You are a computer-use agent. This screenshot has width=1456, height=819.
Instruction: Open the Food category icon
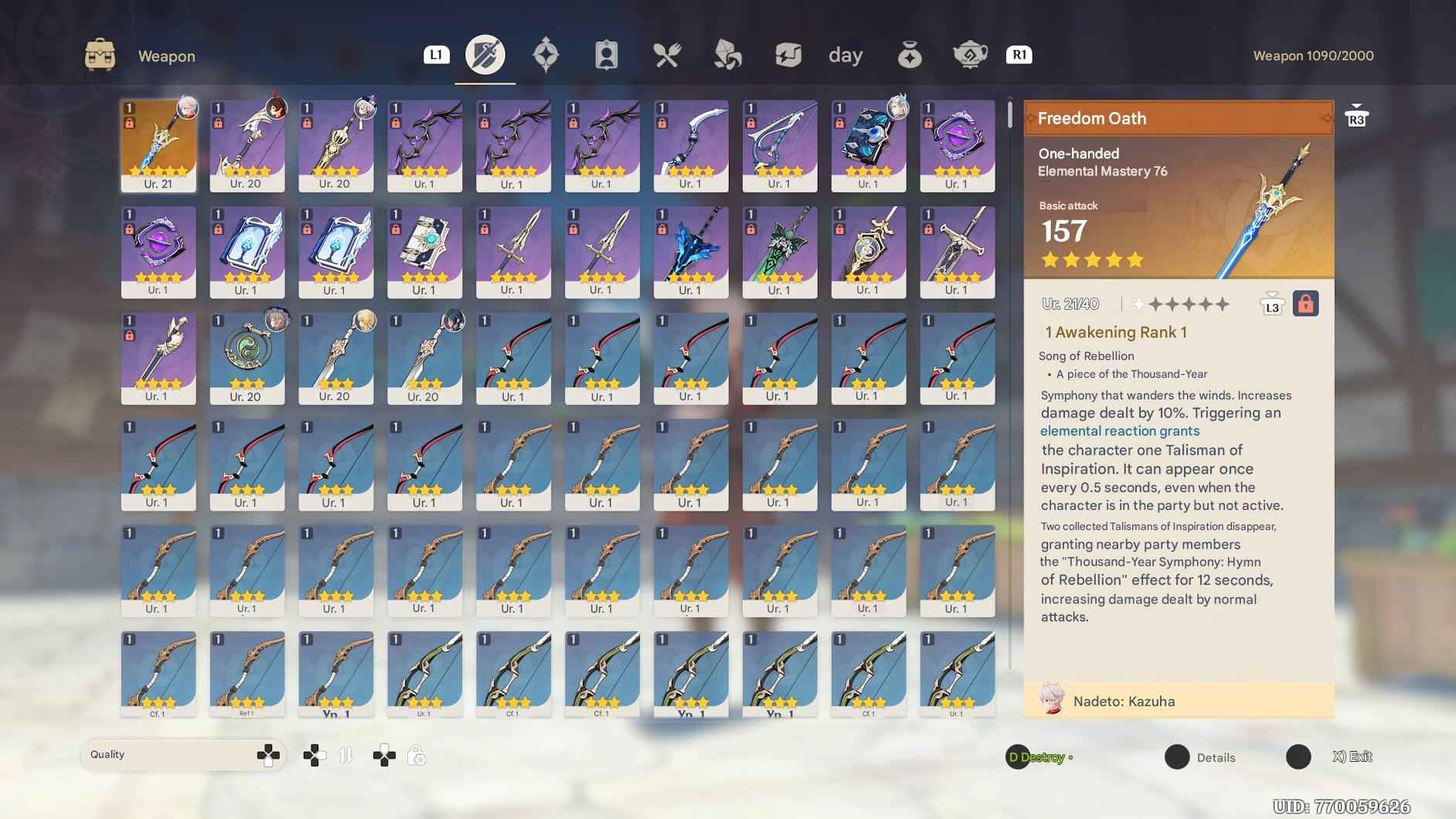pyautogui.click(x=668, y=54)
